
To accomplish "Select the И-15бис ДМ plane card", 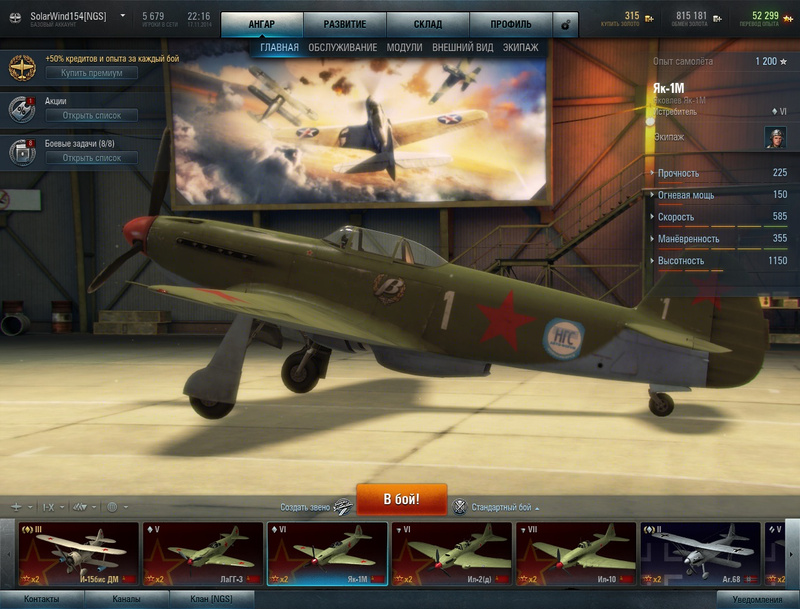I will pos(80,554).
